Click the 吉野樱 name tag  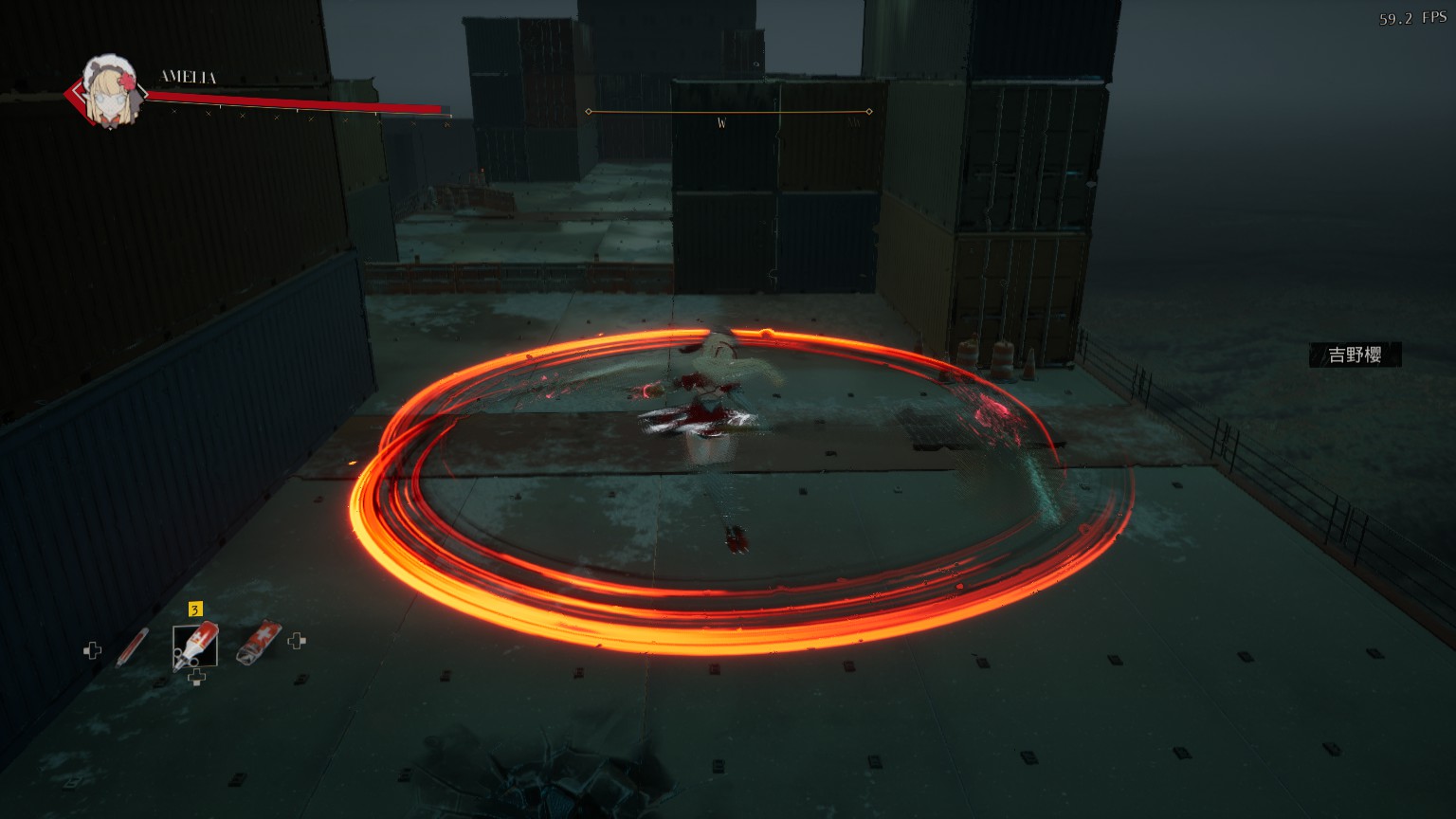pos(1355,355)
